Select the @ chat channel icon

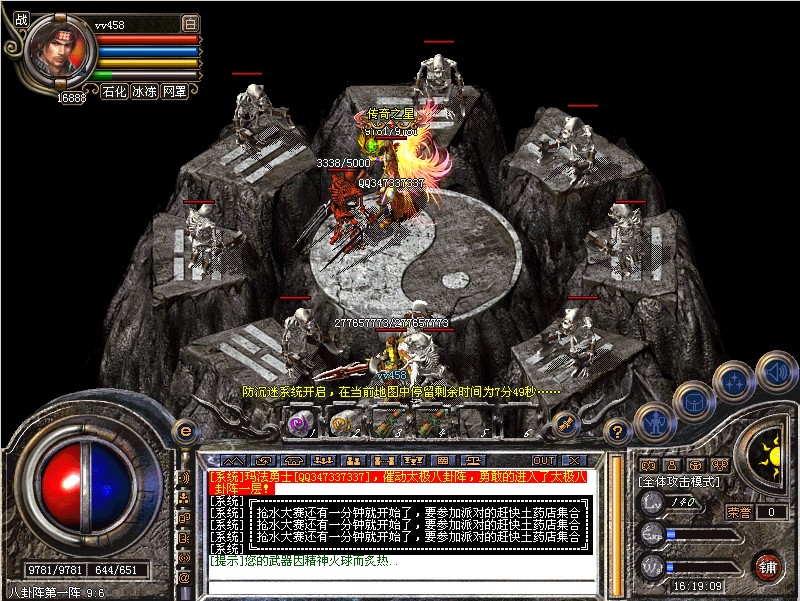pyautogui.click(x=184, y=577)
